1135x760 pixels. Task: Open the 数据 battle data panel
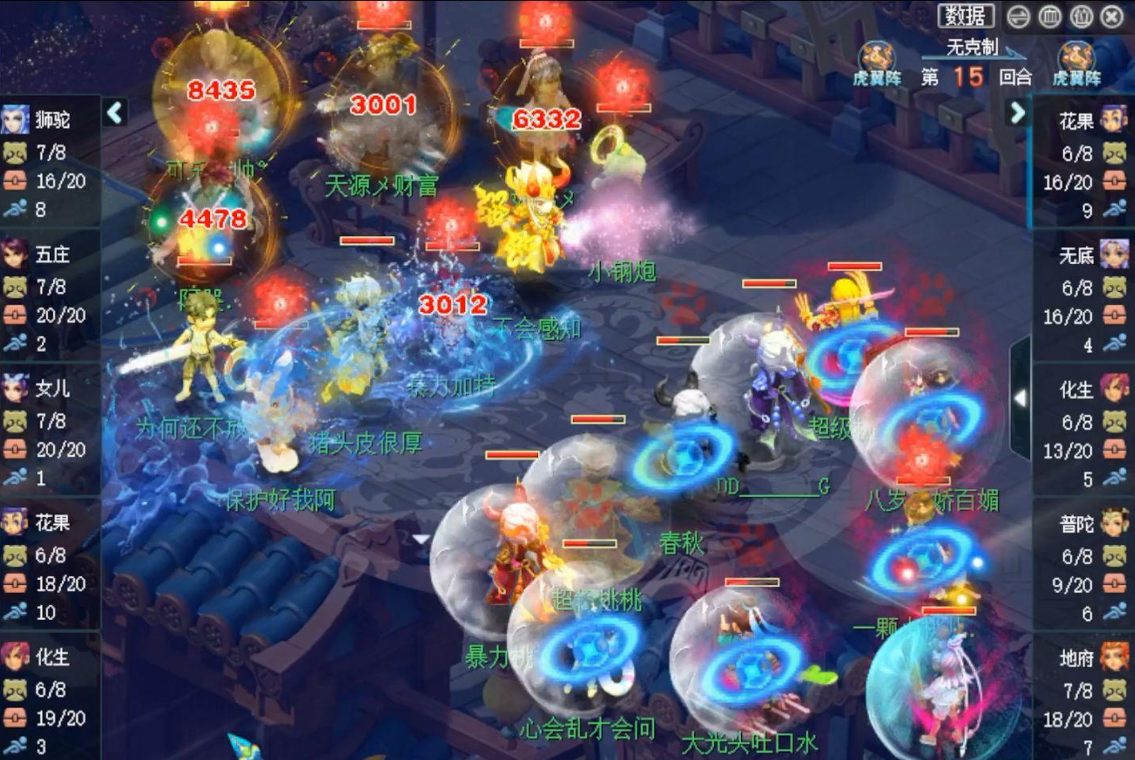tap(966, 16)
